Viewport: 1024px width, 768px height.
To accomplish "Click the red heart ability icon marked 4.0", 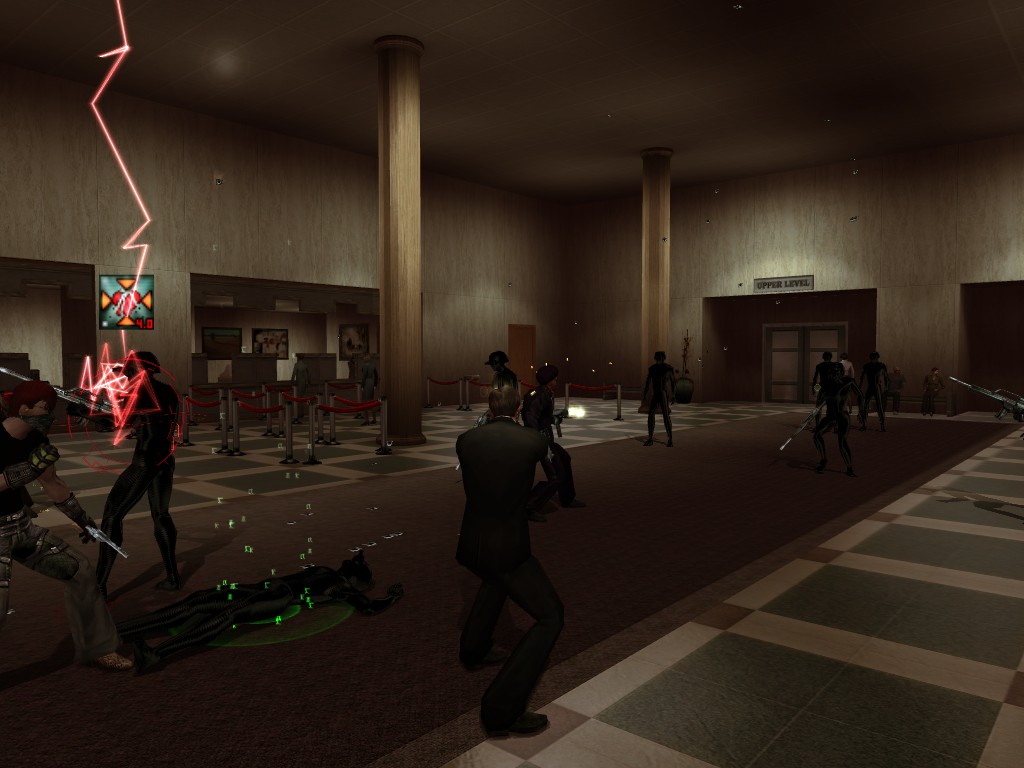I will click(126, 302).
